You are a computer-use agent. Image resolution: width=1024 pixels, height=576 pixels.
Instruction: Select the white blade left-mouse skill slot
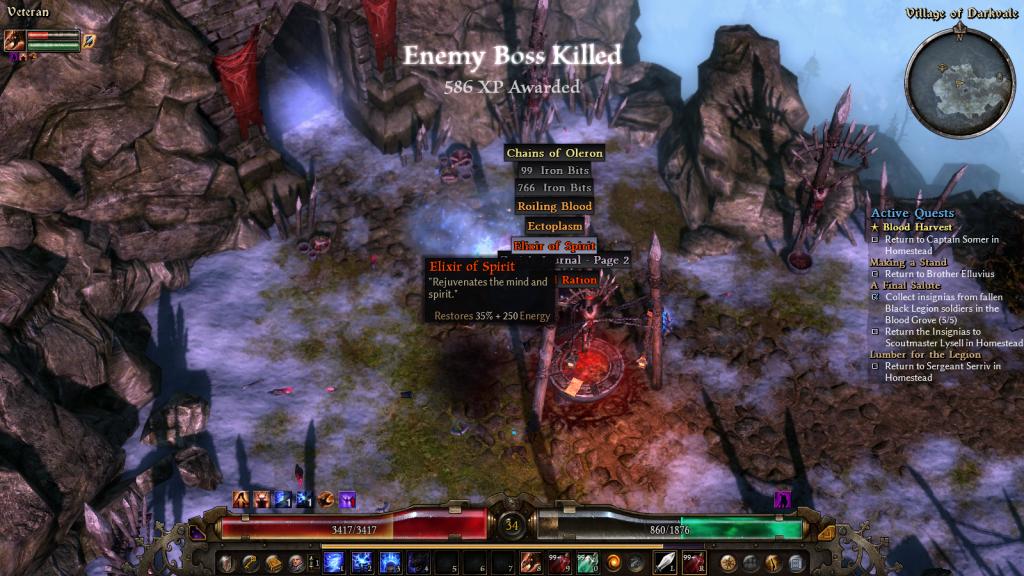click(x=665, y=561)
